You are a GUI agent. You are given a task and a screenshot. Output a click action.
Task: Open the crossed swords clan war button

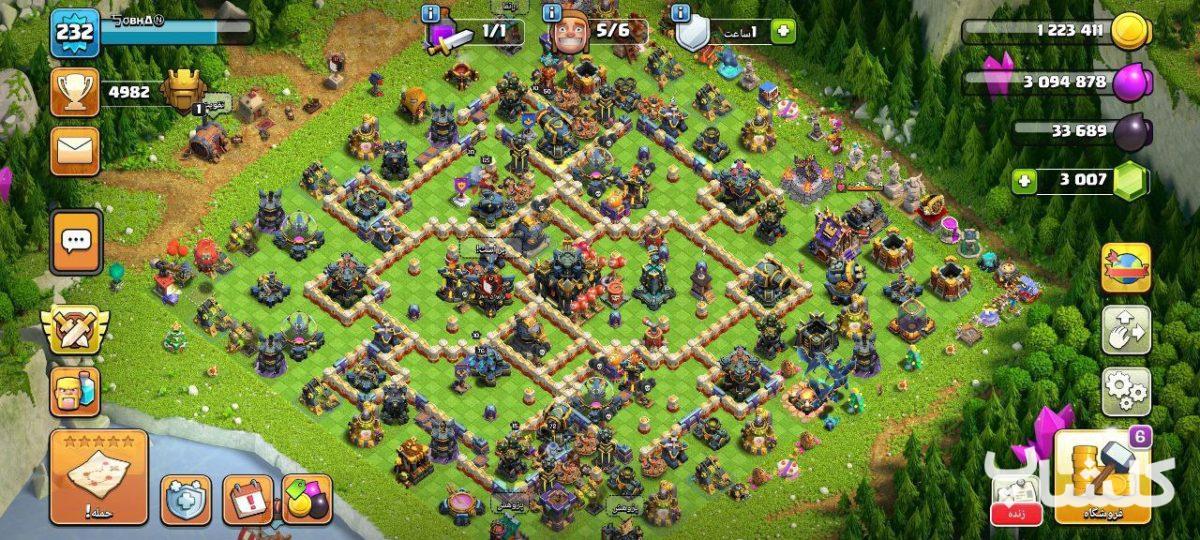coord(75,331)
